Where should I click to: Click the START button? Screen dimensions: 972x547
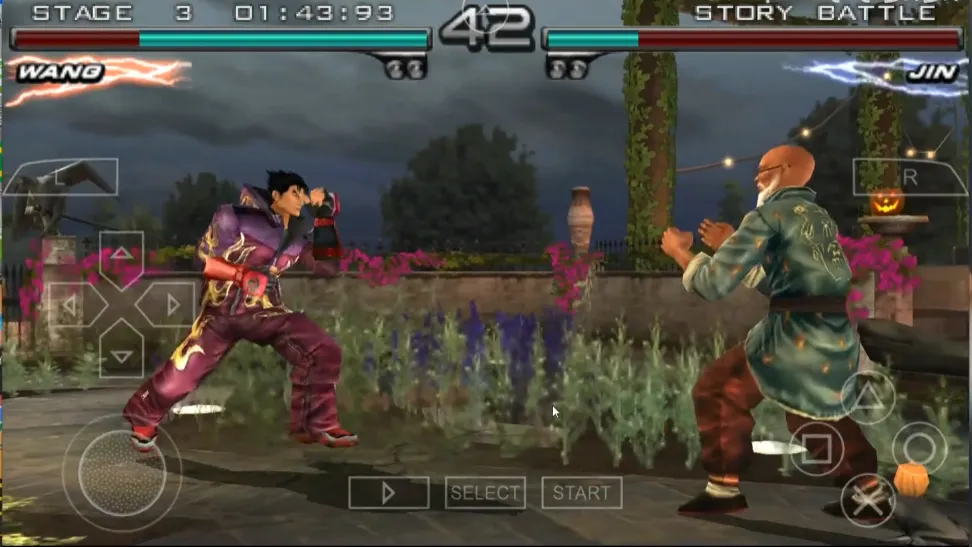[x=581, y=492]
